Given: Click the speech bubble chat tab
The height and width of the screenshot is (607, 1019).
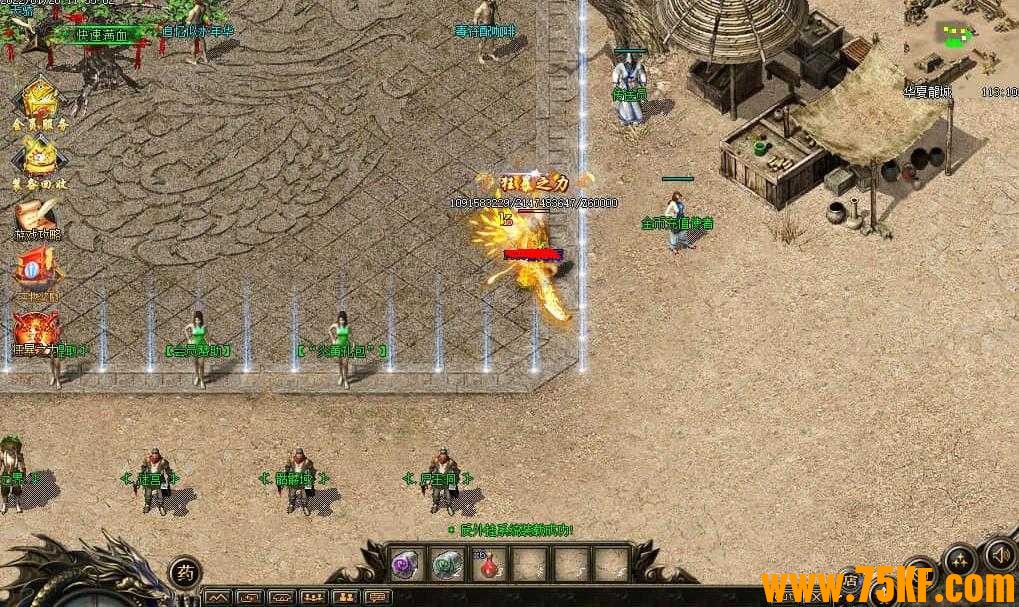Looking at the screenshot, I should pos(377,598).
